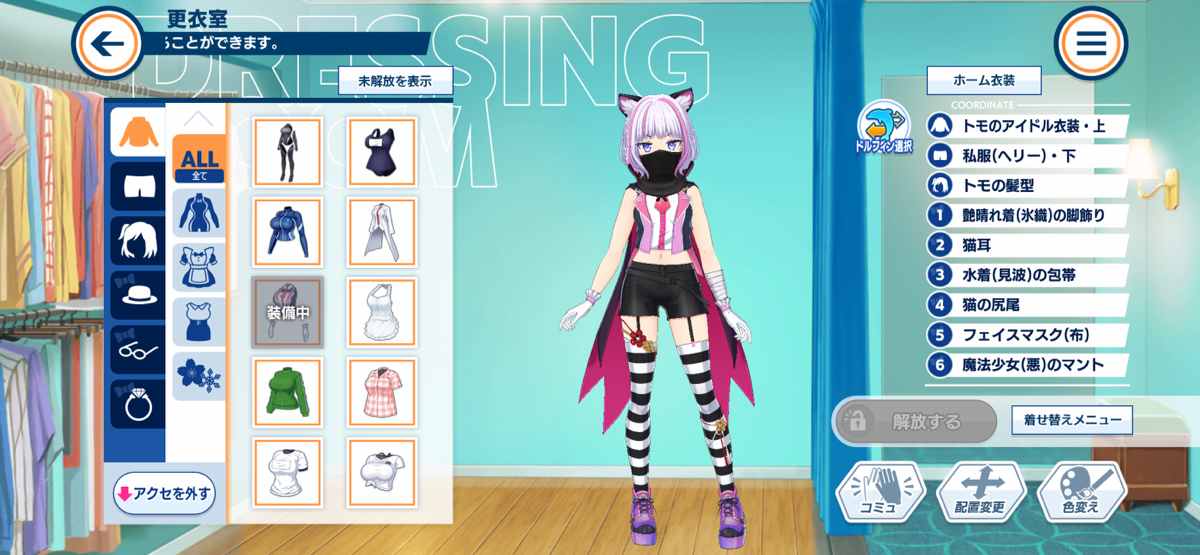Click the アクセを外す button

click(164, 493)
